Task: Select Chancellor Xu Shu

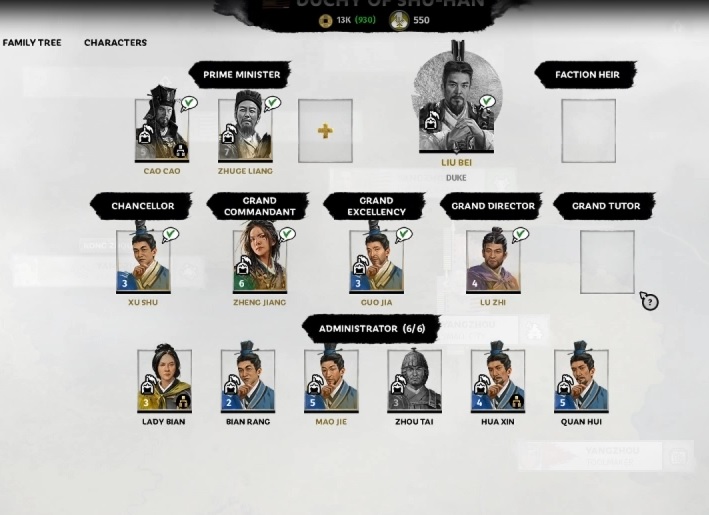Action: coord(143,260)
